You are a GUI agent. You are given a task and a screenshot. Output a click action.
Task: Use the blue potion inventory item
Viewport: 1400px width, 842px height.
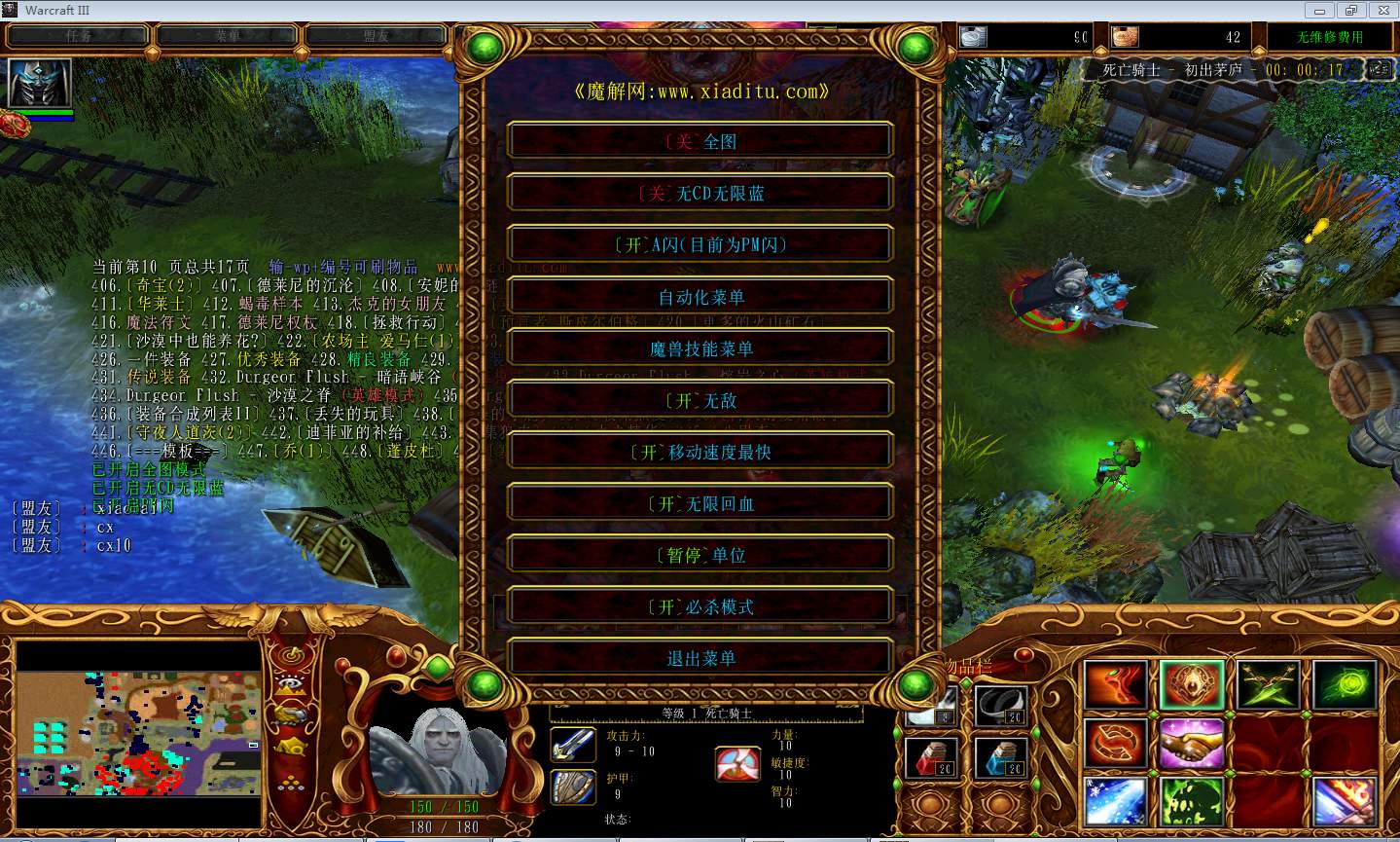[x=1000, y=757]
